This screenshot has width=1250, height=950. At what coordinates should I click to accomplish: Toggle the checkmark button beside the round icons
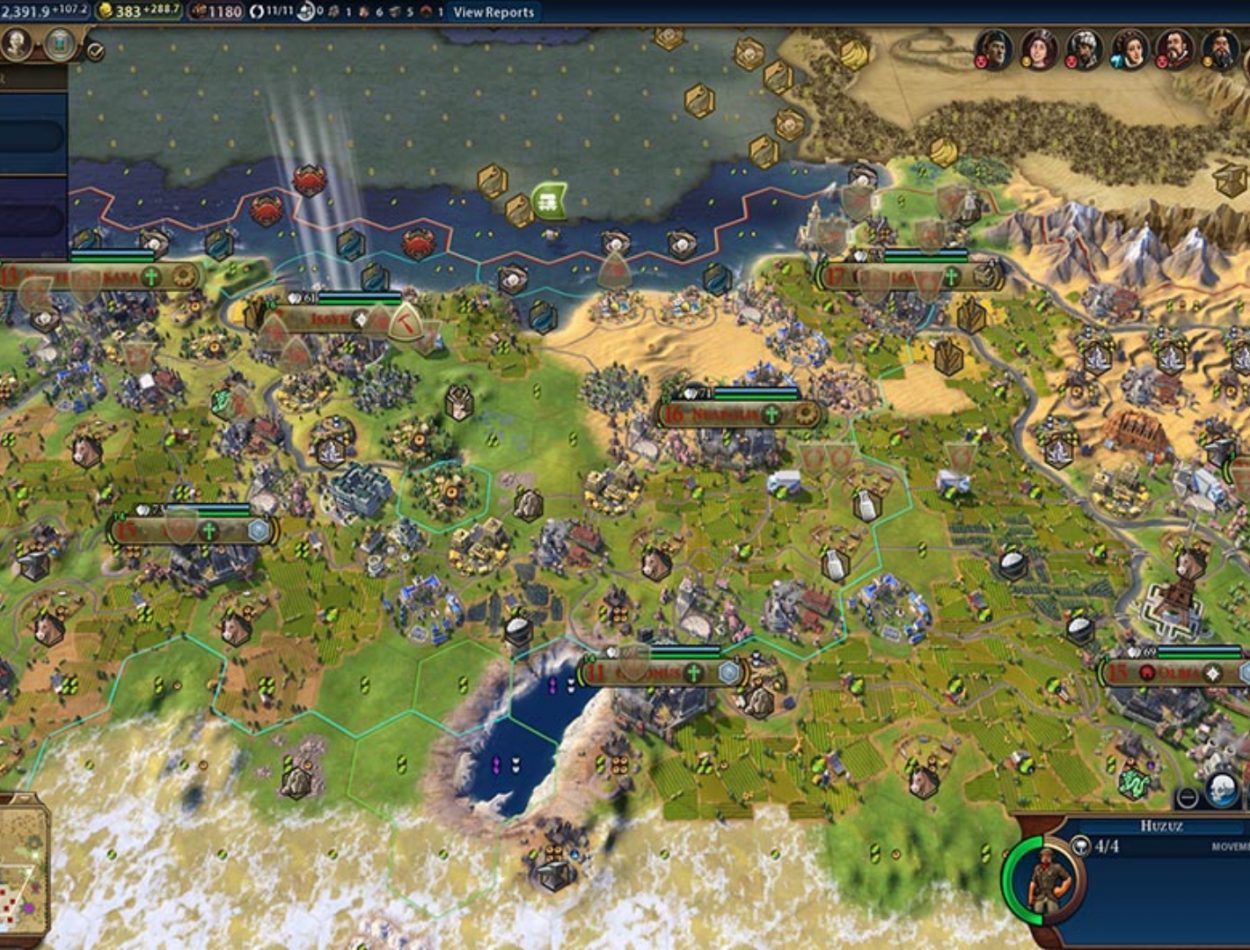(x=95, y=50)
